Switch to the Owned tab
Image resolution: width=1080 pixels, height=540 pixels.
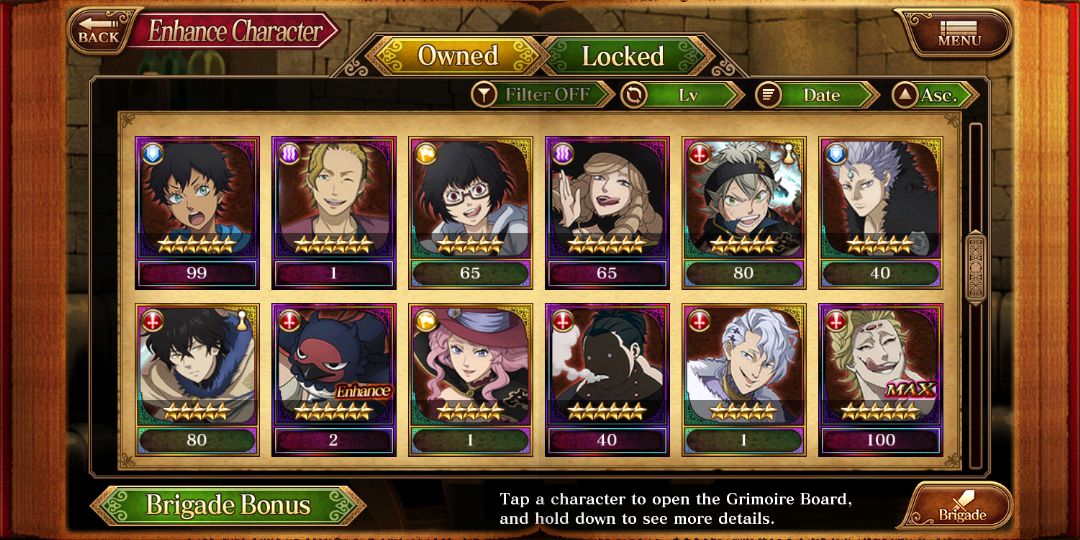(x=457, y=57)
